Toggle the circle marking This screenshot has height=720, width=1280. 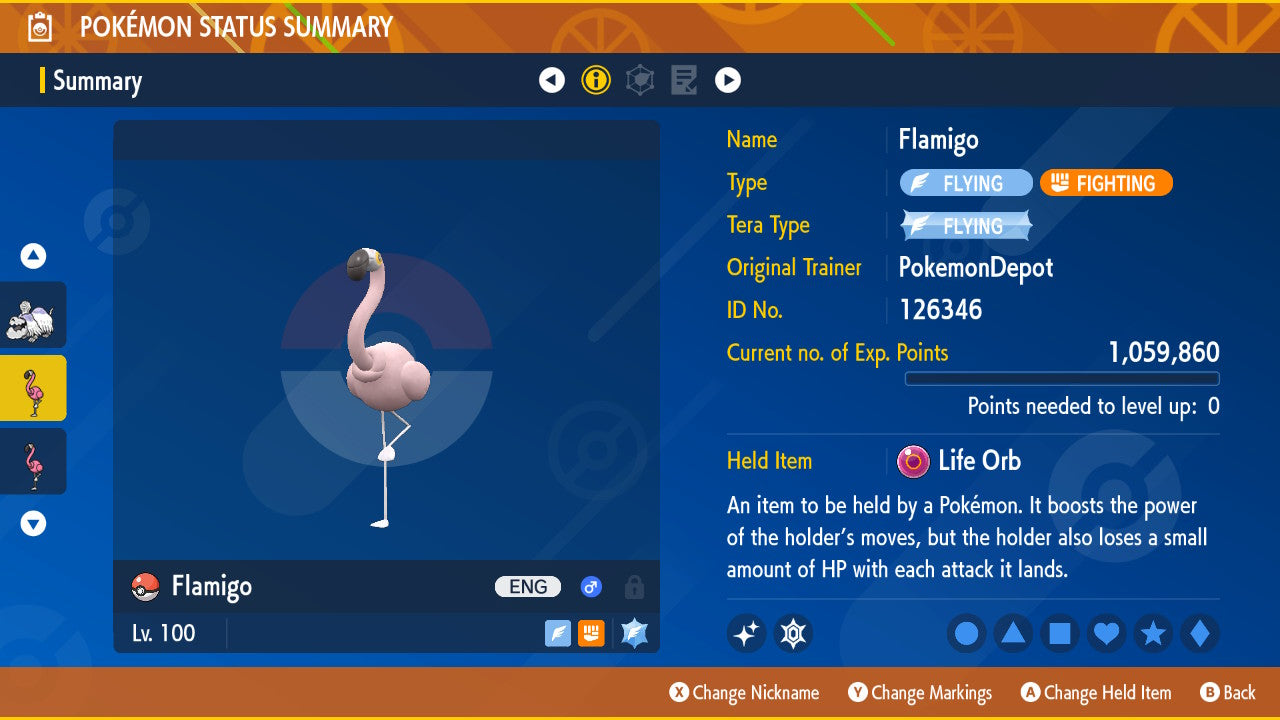tap(967, 633)
